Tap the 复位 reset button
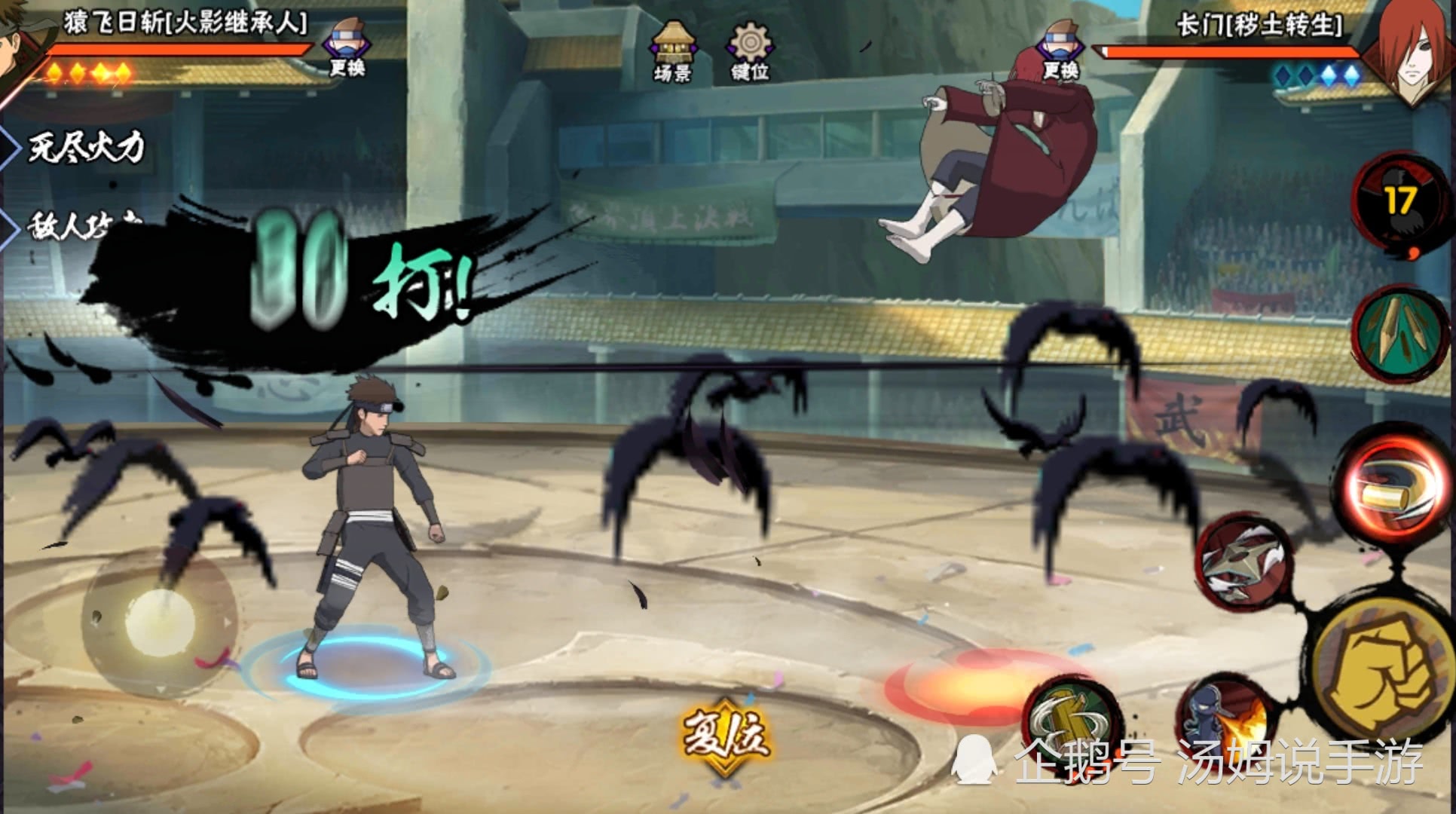This screenshot has height=814, width=1456. point(724,736)
